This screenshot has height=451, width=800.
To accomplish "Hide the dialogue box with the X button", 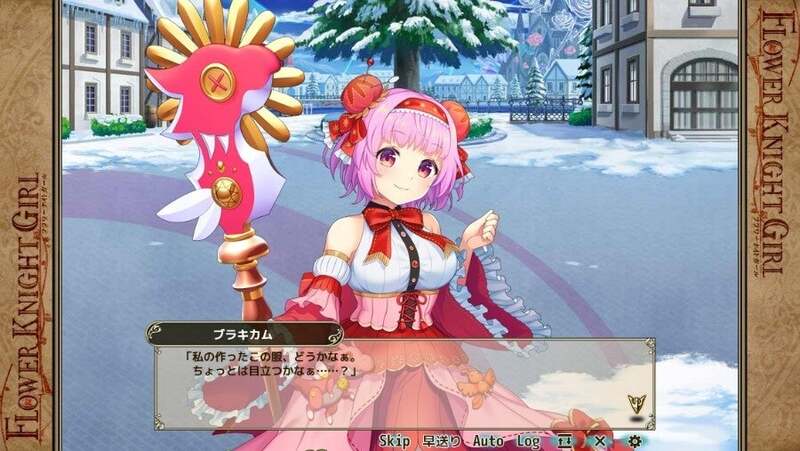I will 599,440.
